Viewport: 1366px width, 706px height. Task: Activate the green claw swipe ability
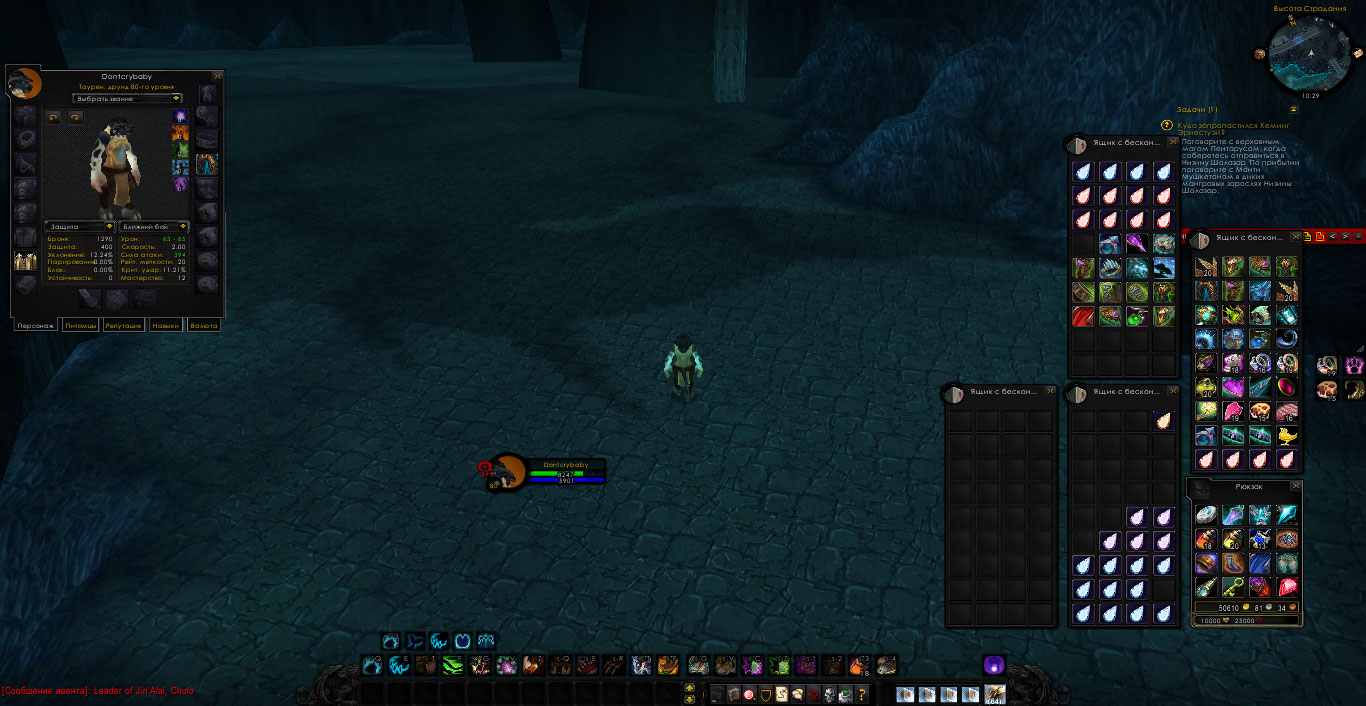point(452,665)
